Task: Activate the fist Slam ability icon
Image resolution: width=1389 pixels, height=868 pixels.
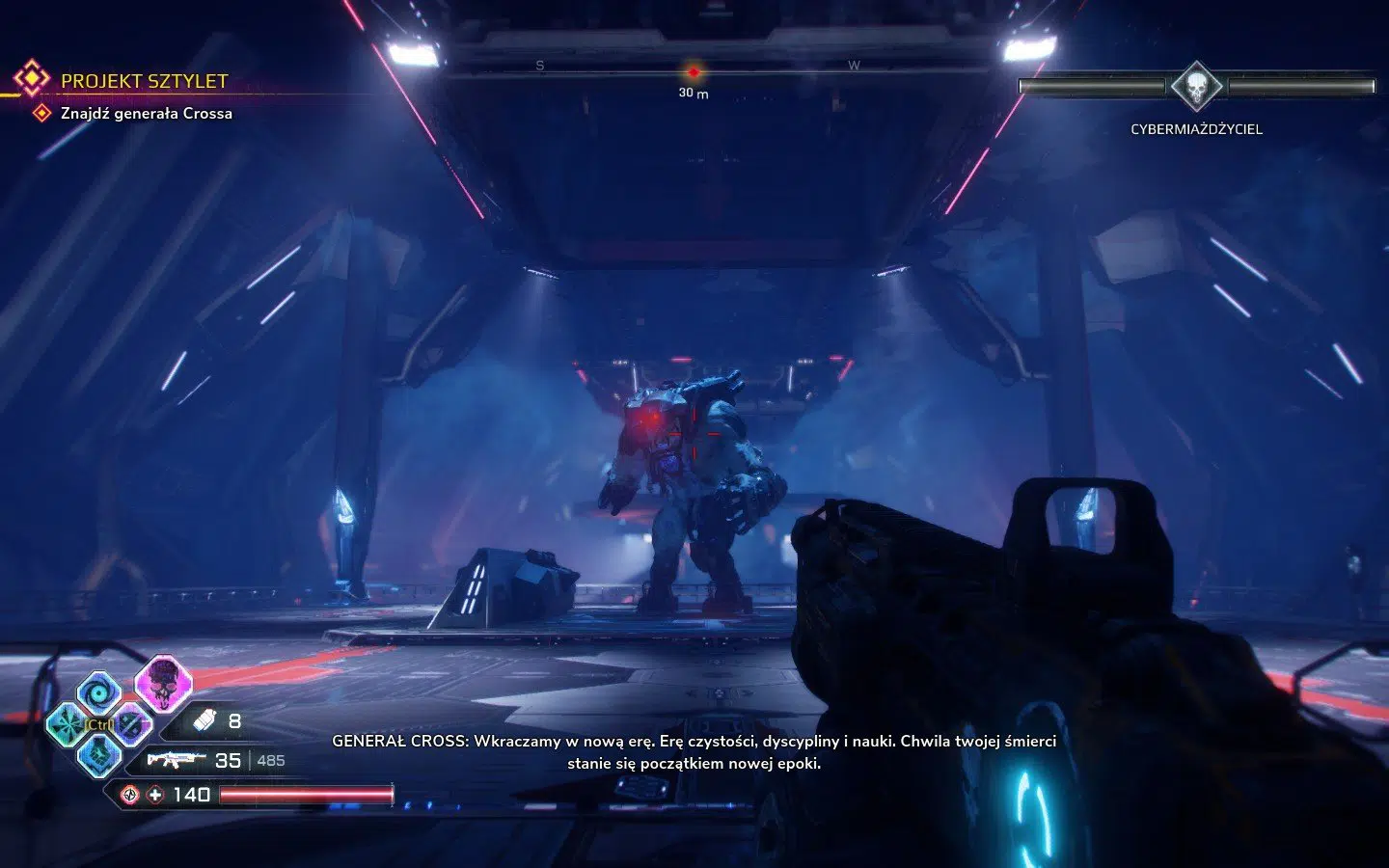Action: pos(99,755)
